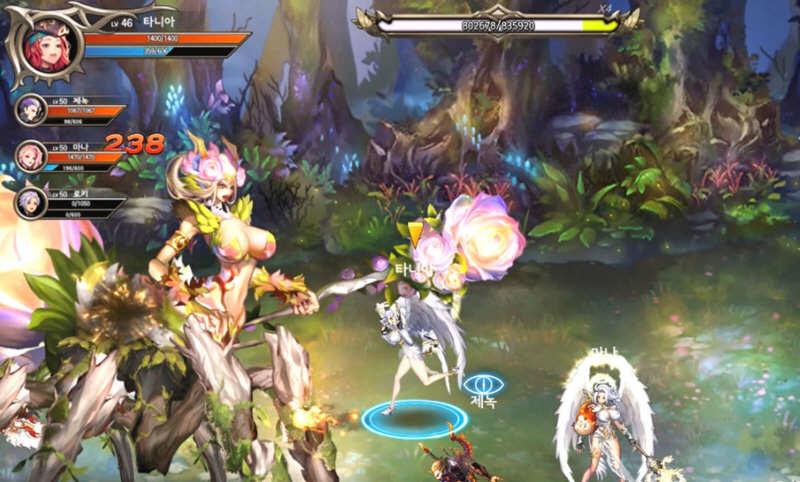Viewport: 800px width, 482px height.
Task: Select the silver-haired cat-eared party member portrait
Action: (31, 202)
